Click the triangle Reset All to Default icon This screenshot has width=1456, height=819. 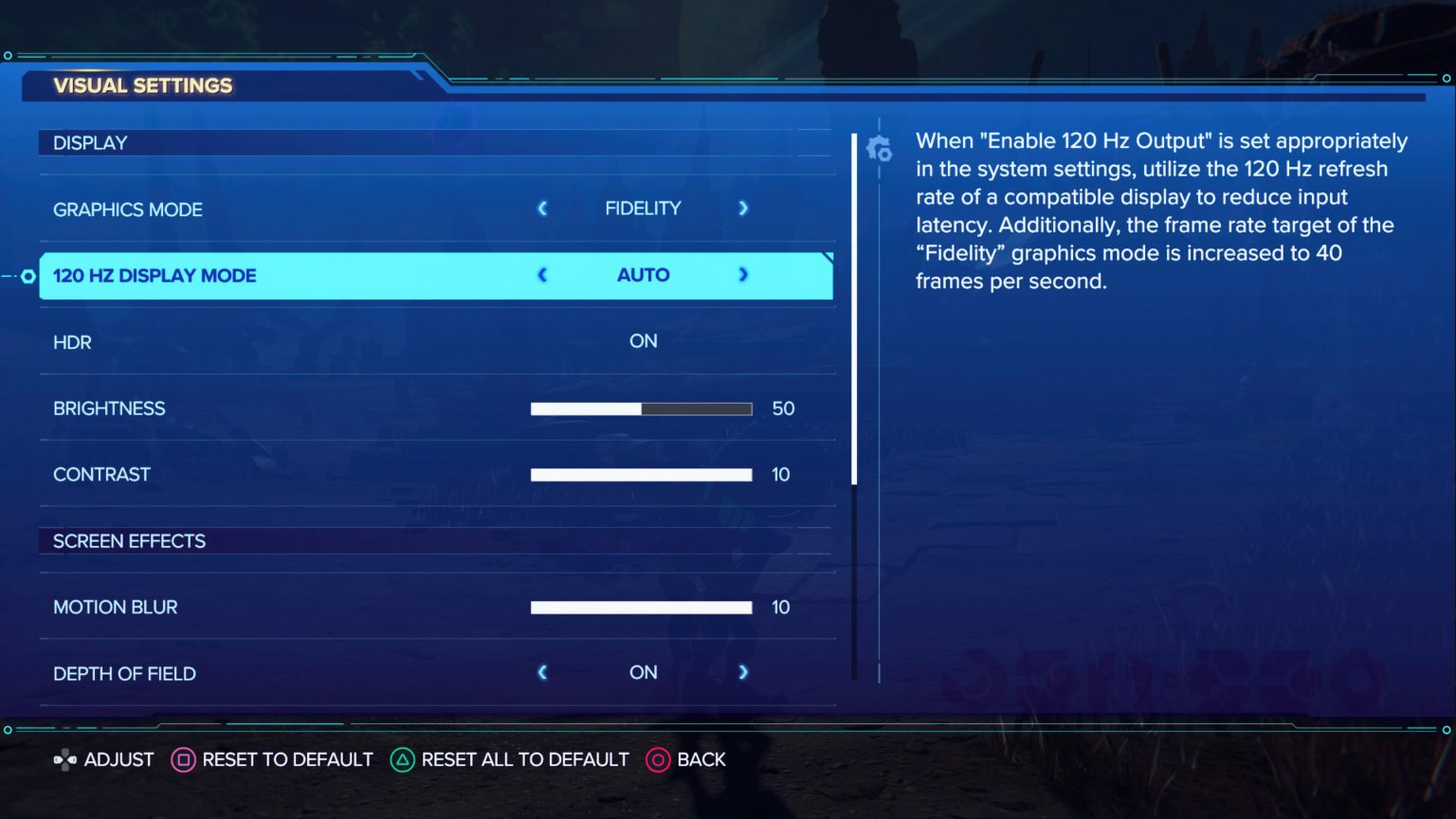(402, 759)
